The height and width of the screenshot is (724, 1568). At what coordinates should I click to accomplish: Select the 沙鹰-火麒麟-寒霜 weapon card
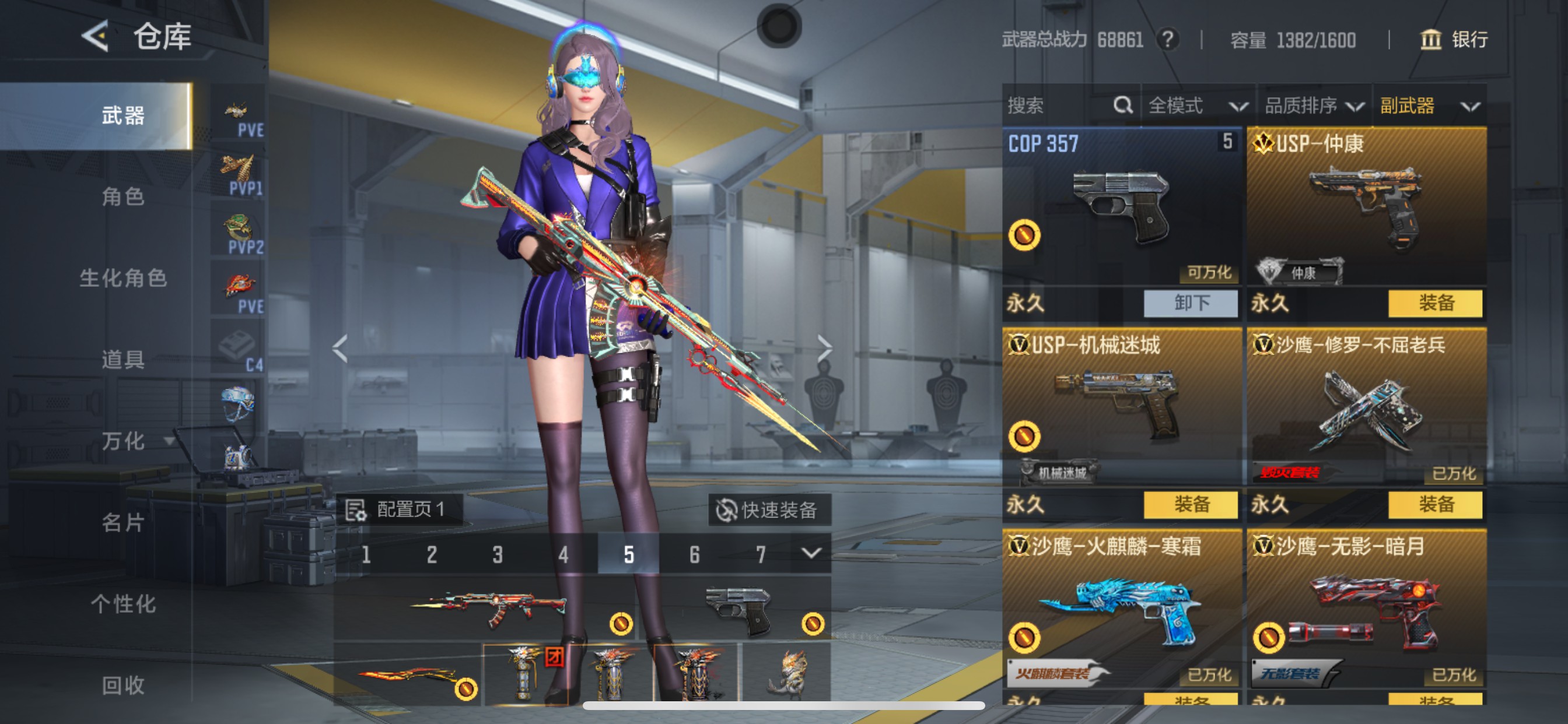point(1121,609)
